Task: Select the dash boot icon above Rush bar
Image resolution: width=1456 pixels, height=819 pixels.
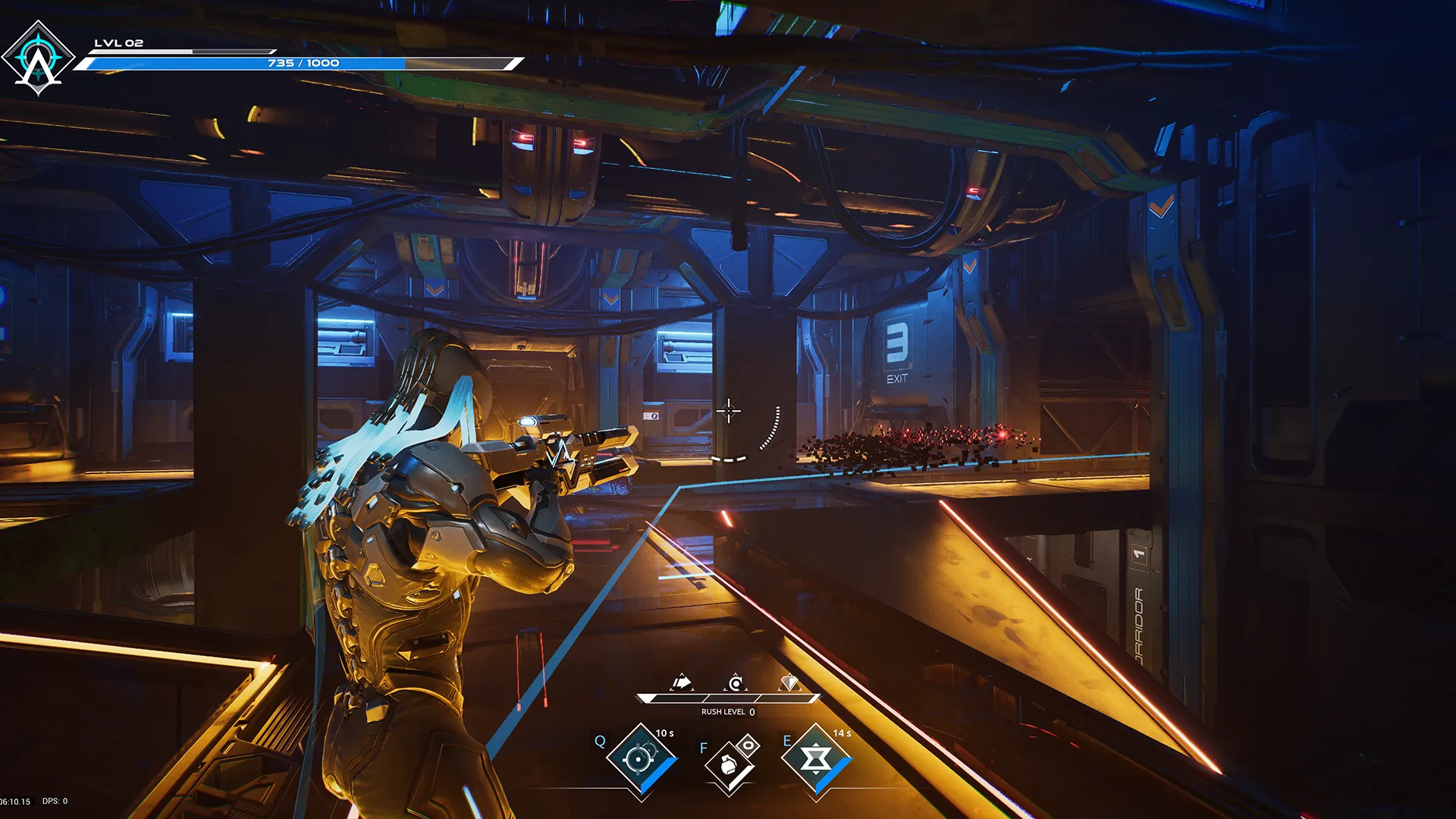Action: 682,681
